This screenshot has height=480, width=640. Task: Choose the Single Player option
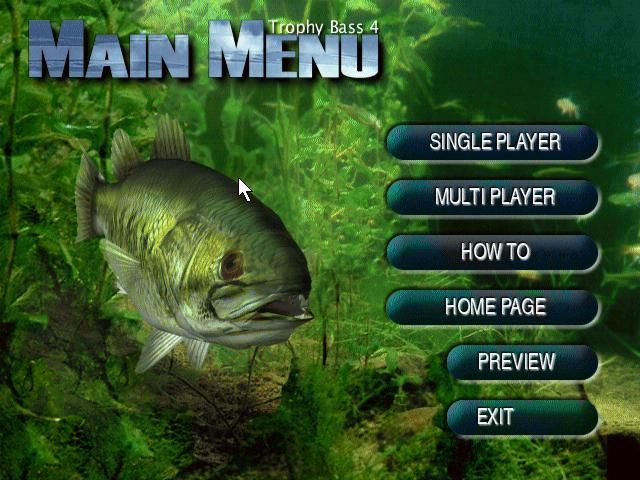tap(493, 142)
